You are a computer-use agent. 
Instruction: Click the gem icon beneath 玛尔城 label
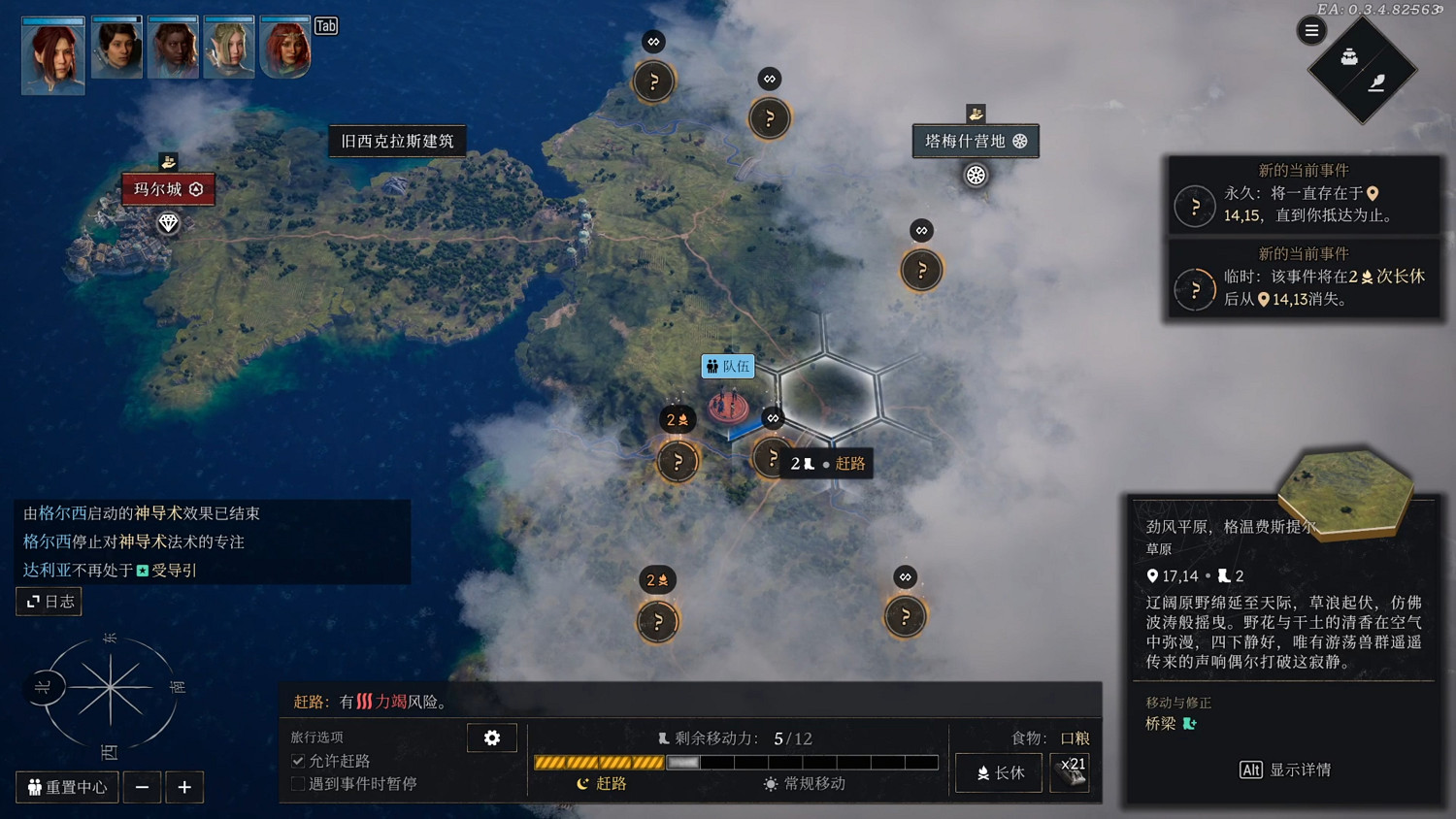[x=167, y=223]
